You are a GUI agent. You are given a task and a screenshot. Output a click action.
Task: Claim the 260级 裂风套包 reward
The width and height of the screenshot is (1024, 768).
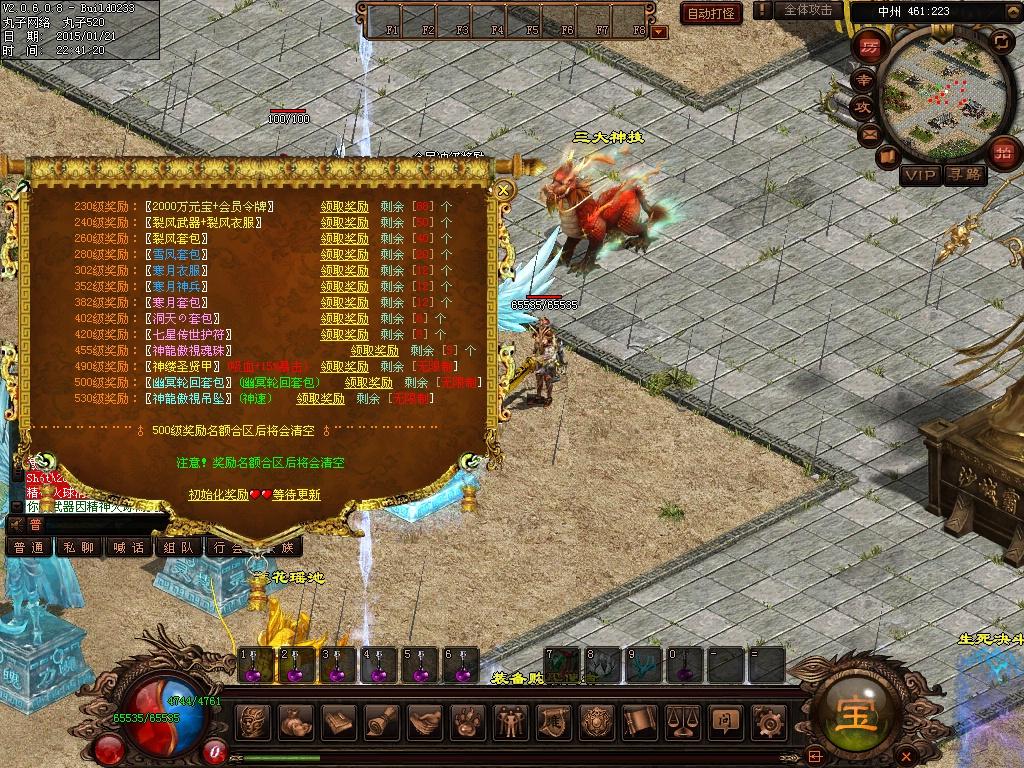tap(344, 239)
